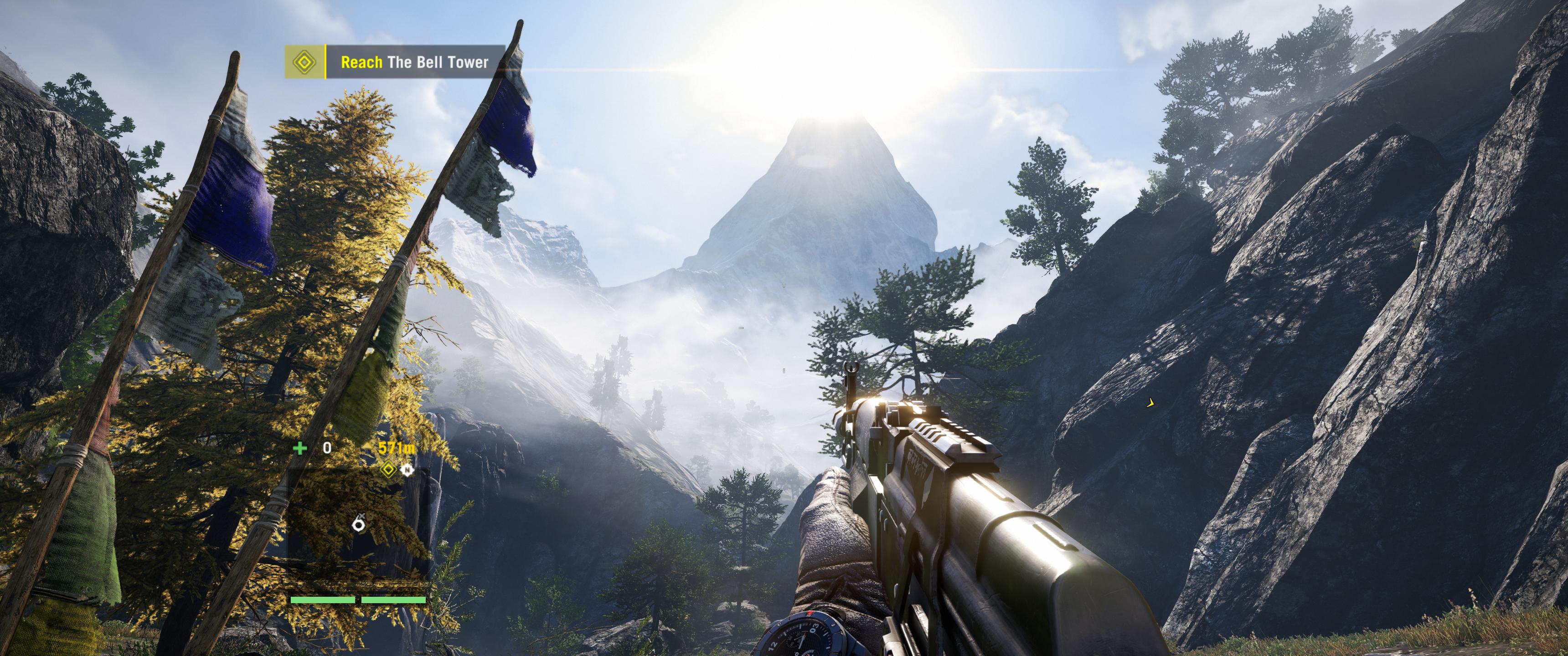Select the white North compass marker
This screenshot has height=656, width=1568.
pos(407,470)
